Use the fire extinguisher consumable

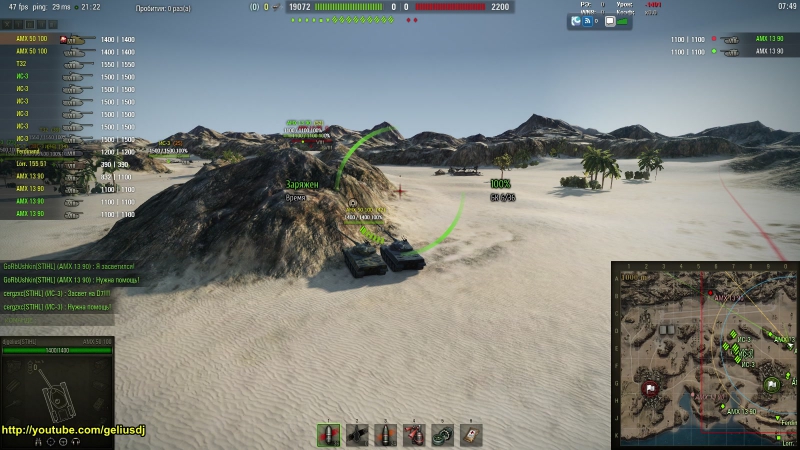pos(414,434)
